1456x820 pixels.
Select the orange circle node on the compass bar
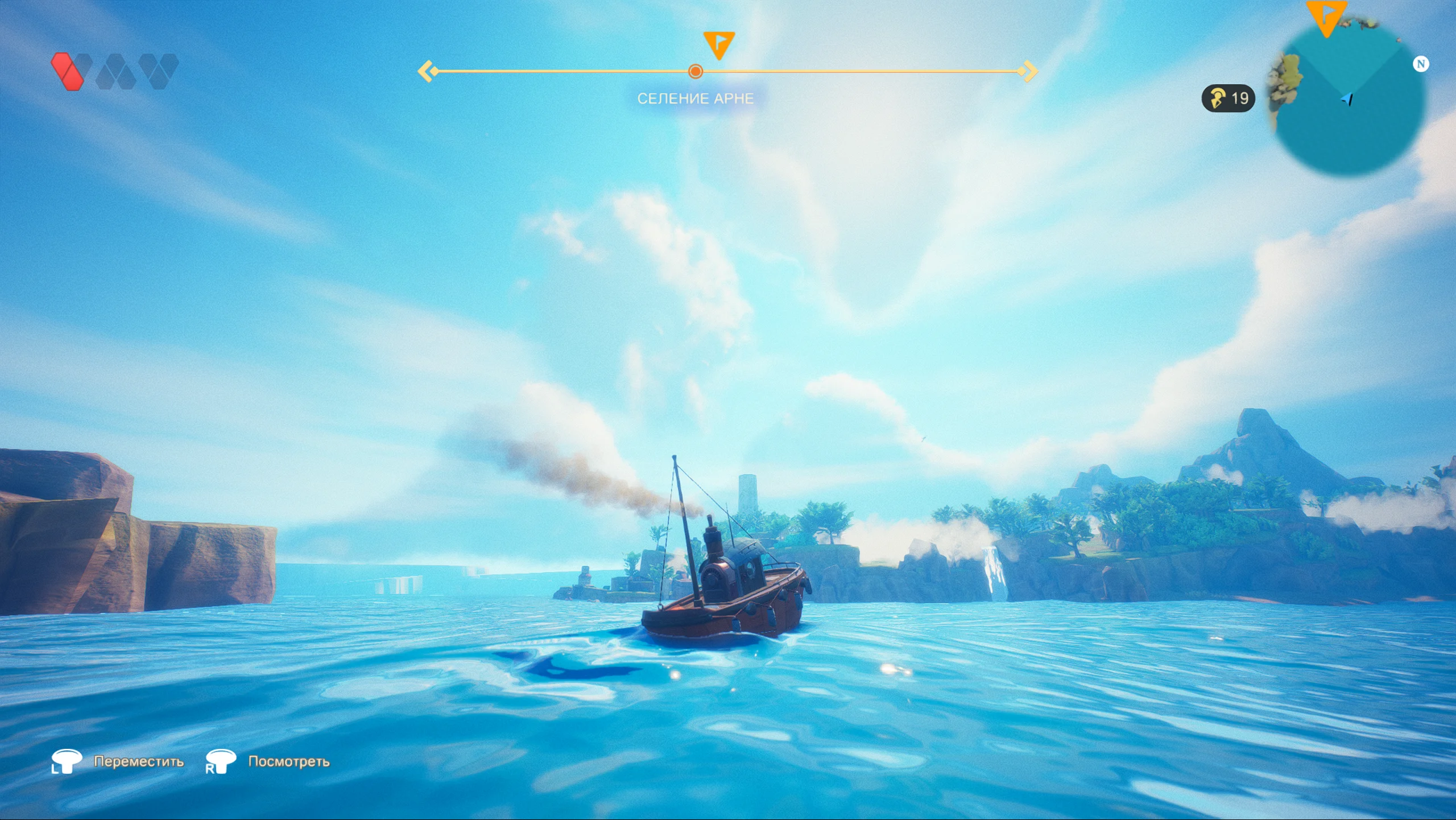(x=695, y=72)
